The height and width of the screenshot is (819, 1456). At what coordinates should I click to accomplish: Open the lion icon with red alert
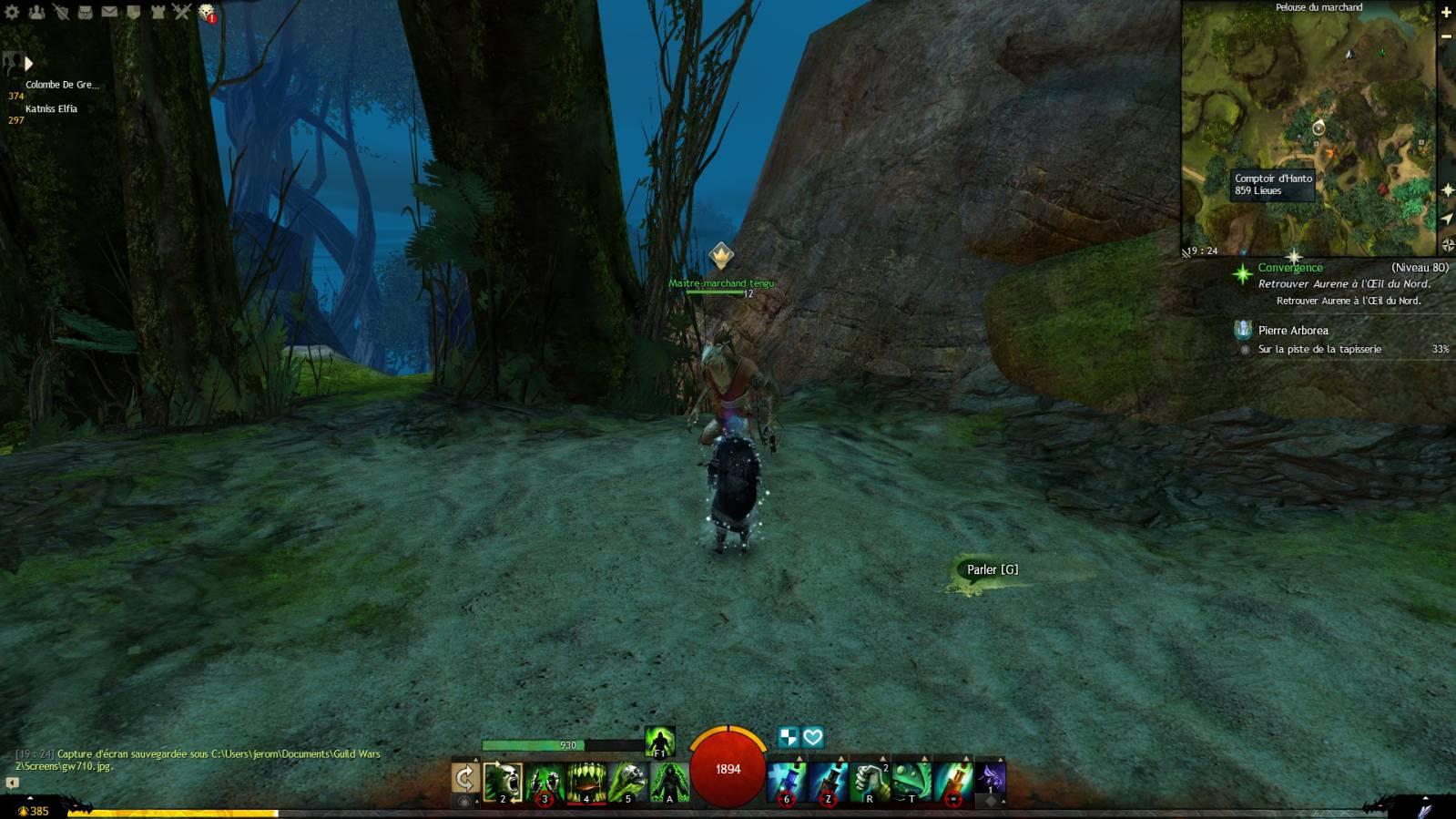pos(207,12)
